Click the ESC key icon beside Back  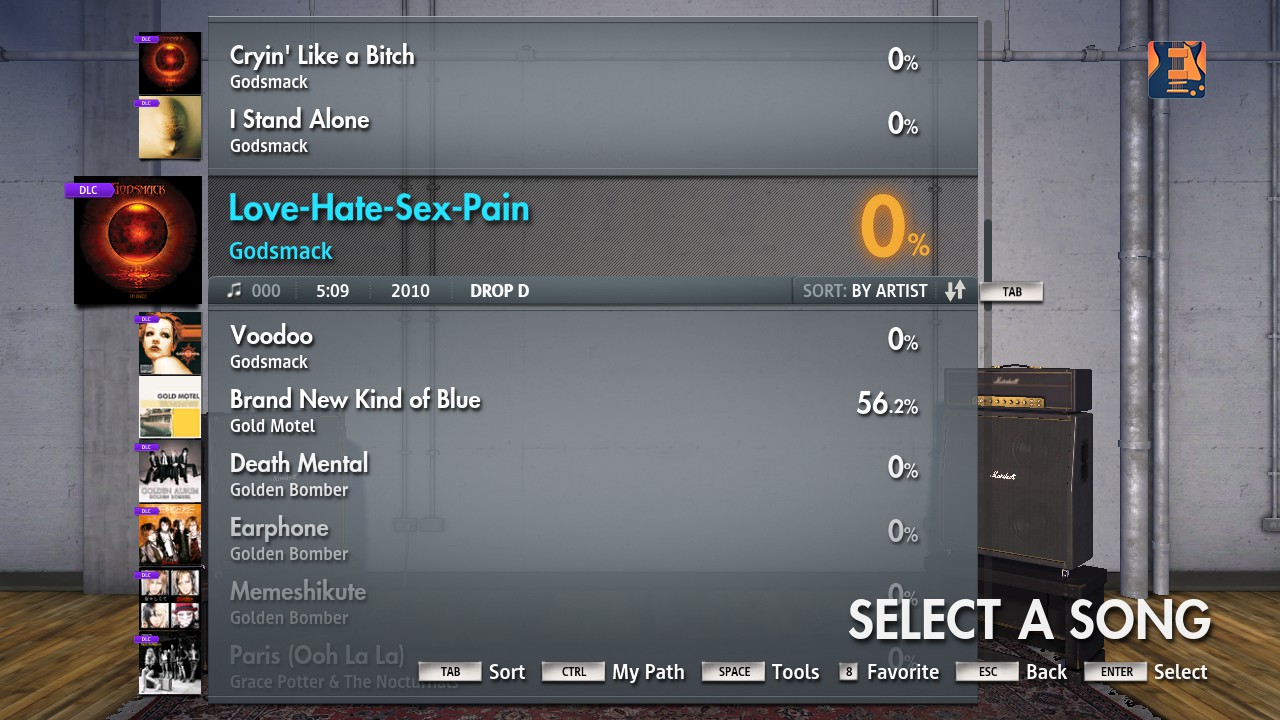point(986,672)
